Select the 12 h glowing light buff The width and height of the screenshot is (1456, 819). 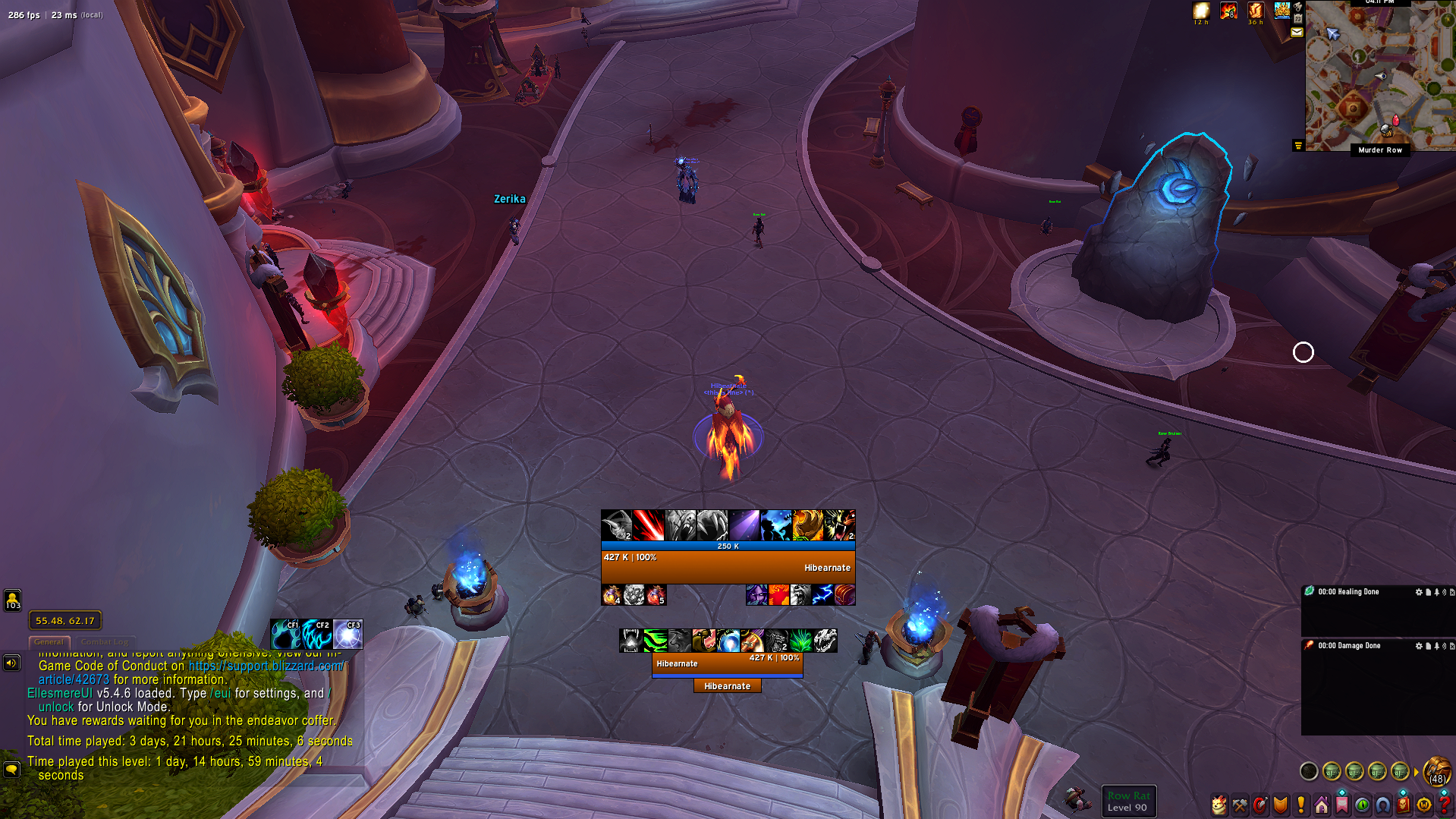click(x=1201, y=11)
